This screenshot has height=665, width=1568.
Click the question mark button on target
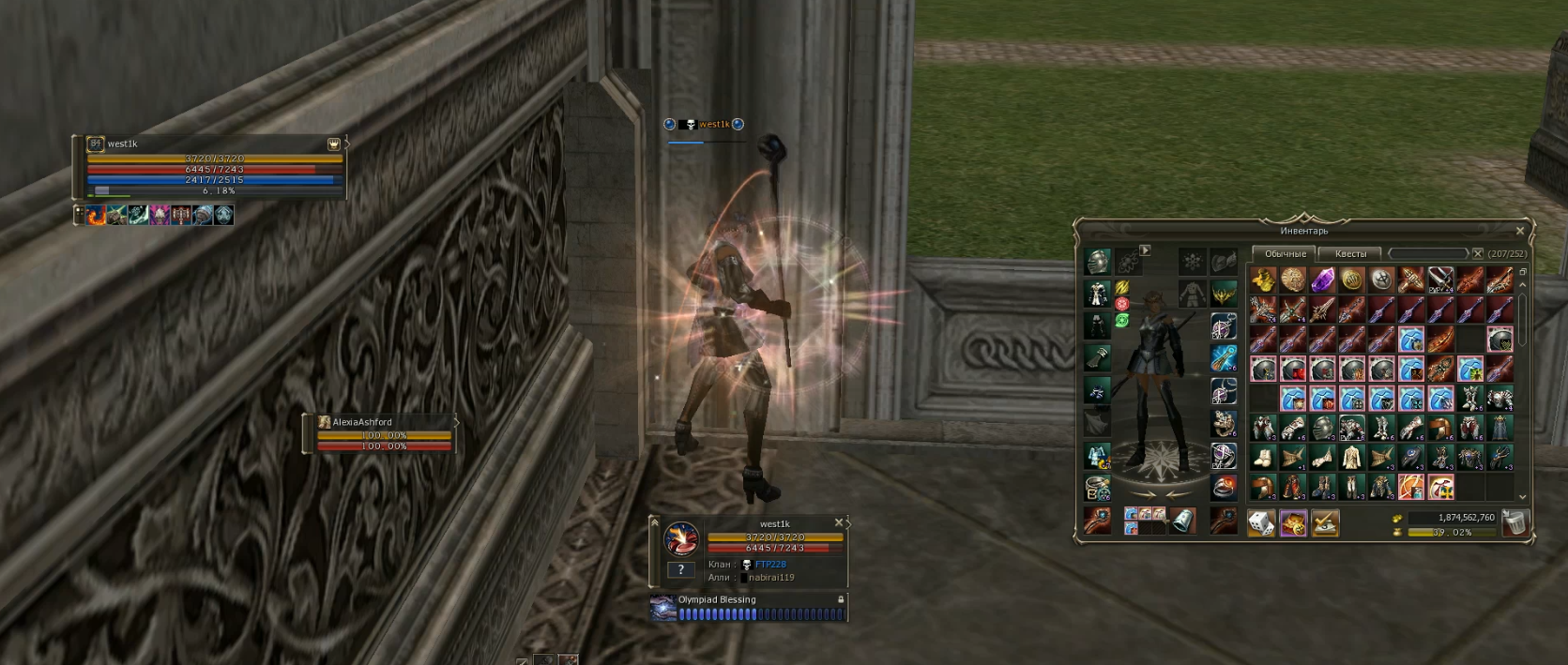pyautogui.click(x=681, y=569)
